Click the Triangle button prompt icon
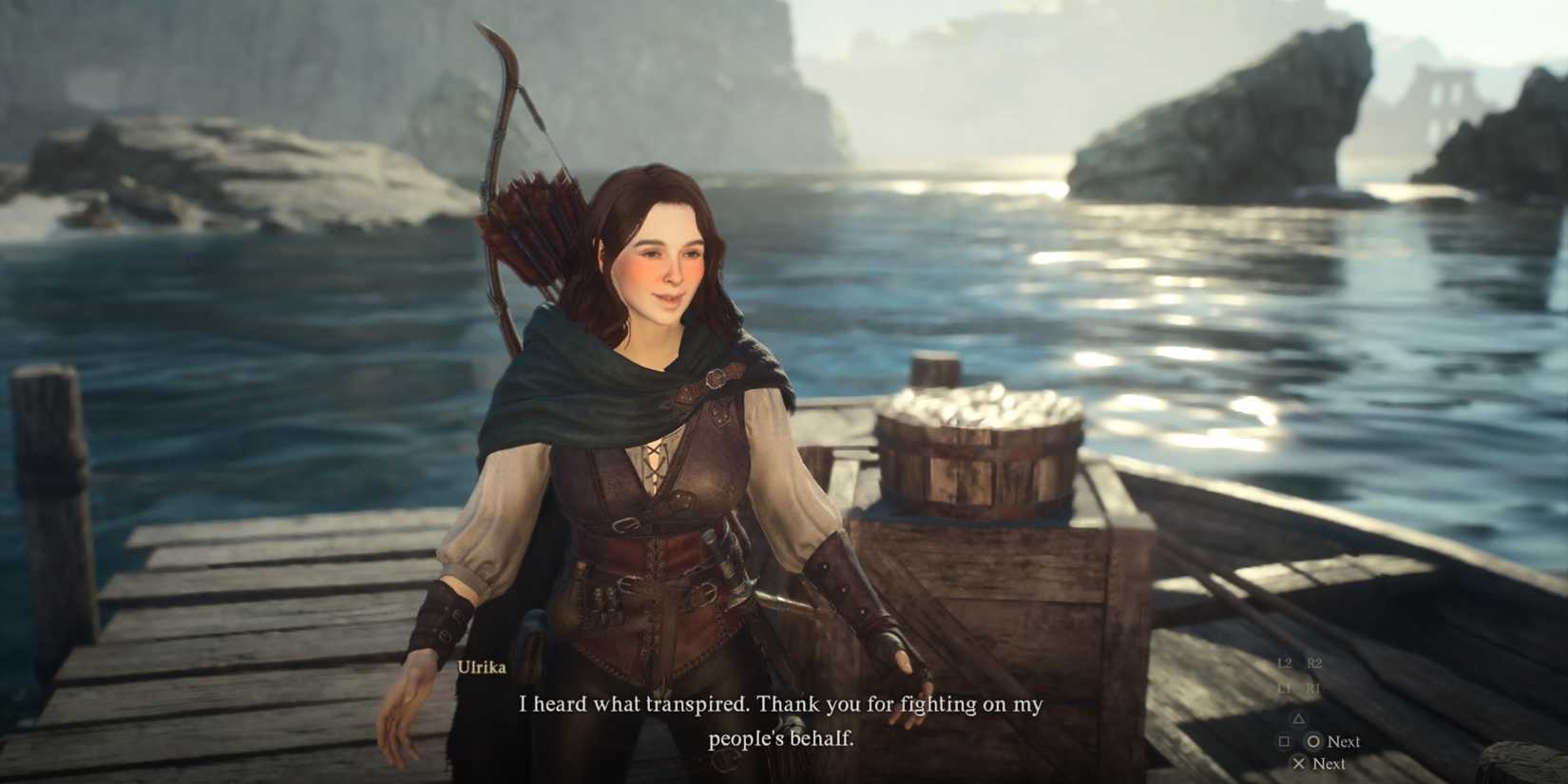Viewport: 1568px width, 784px height. (x=1299, y=719)
